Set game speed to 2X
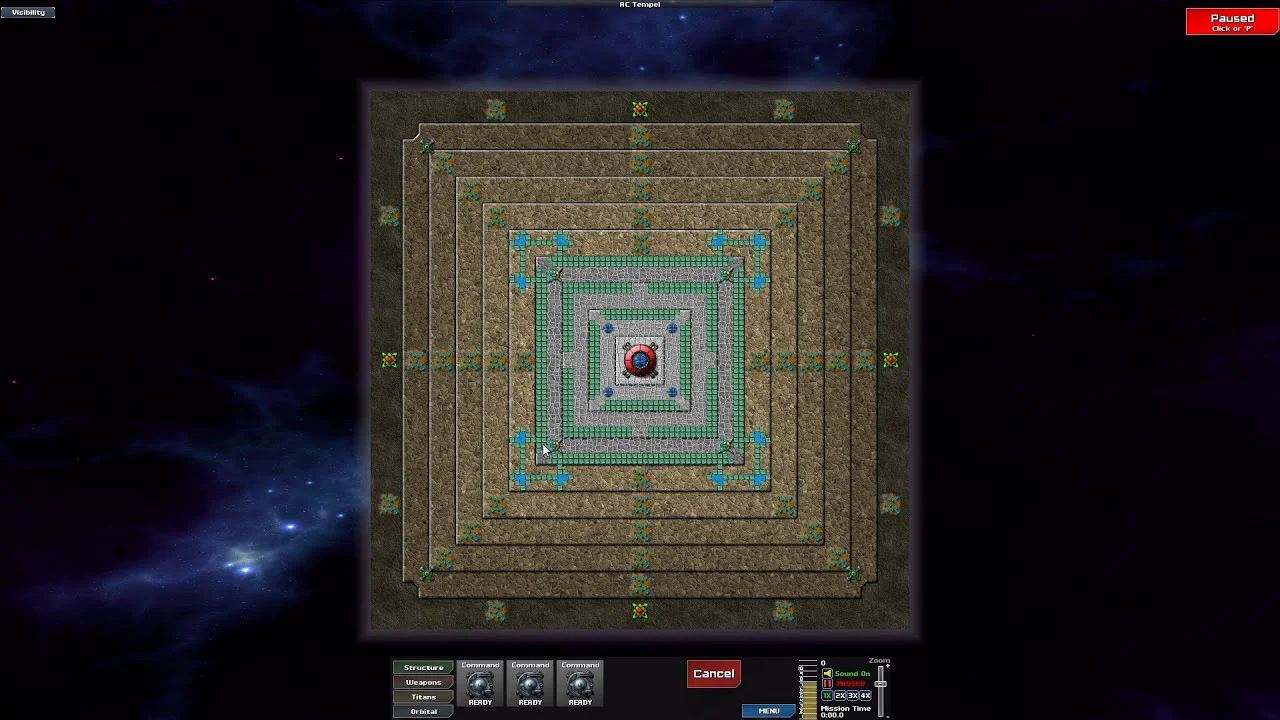This screenshot has width=1280, height=720. pyautogui.click(x=840, y=695)
